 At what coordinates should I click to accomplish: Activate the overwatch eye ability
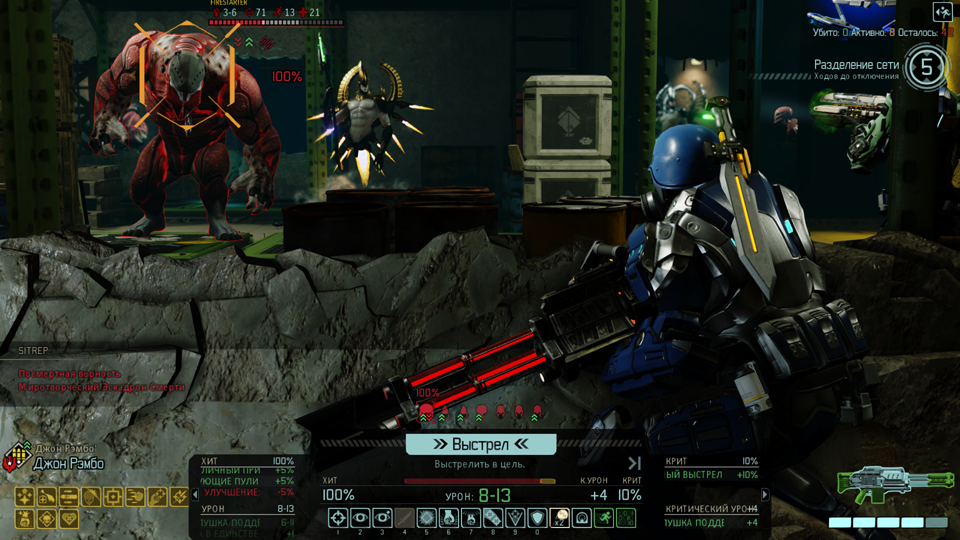click(x=360, y=518)
